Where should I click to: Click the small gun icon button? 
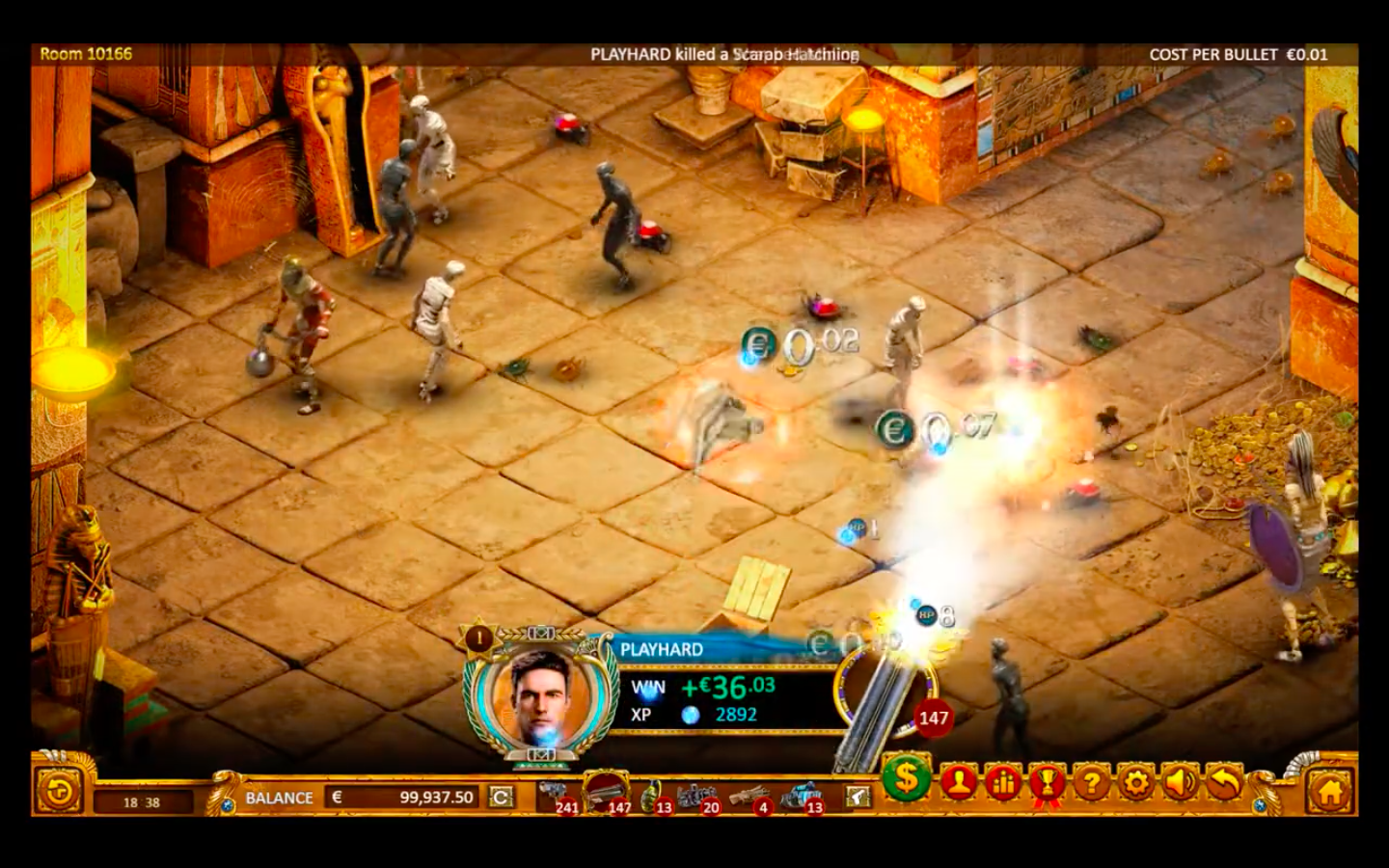pos(857,797)
